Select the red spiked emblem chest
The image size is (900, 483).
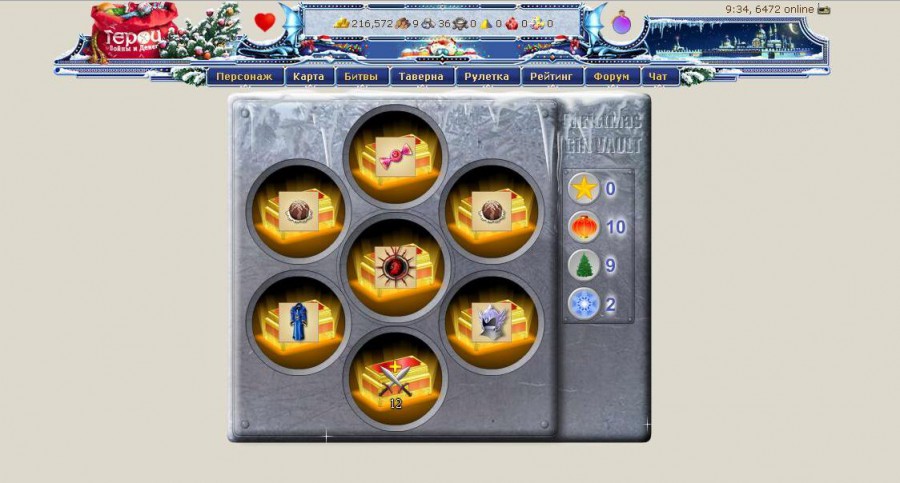(x=394, y=266)
